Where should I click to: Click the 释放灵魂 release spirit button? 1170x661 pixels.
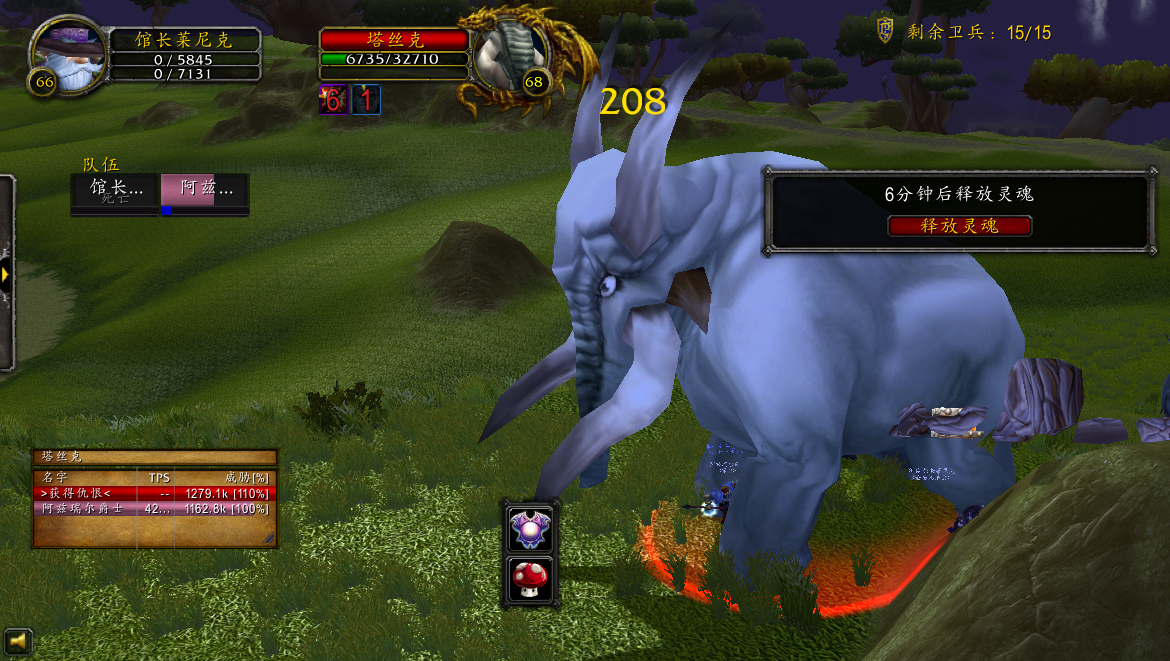pos(959,226)
